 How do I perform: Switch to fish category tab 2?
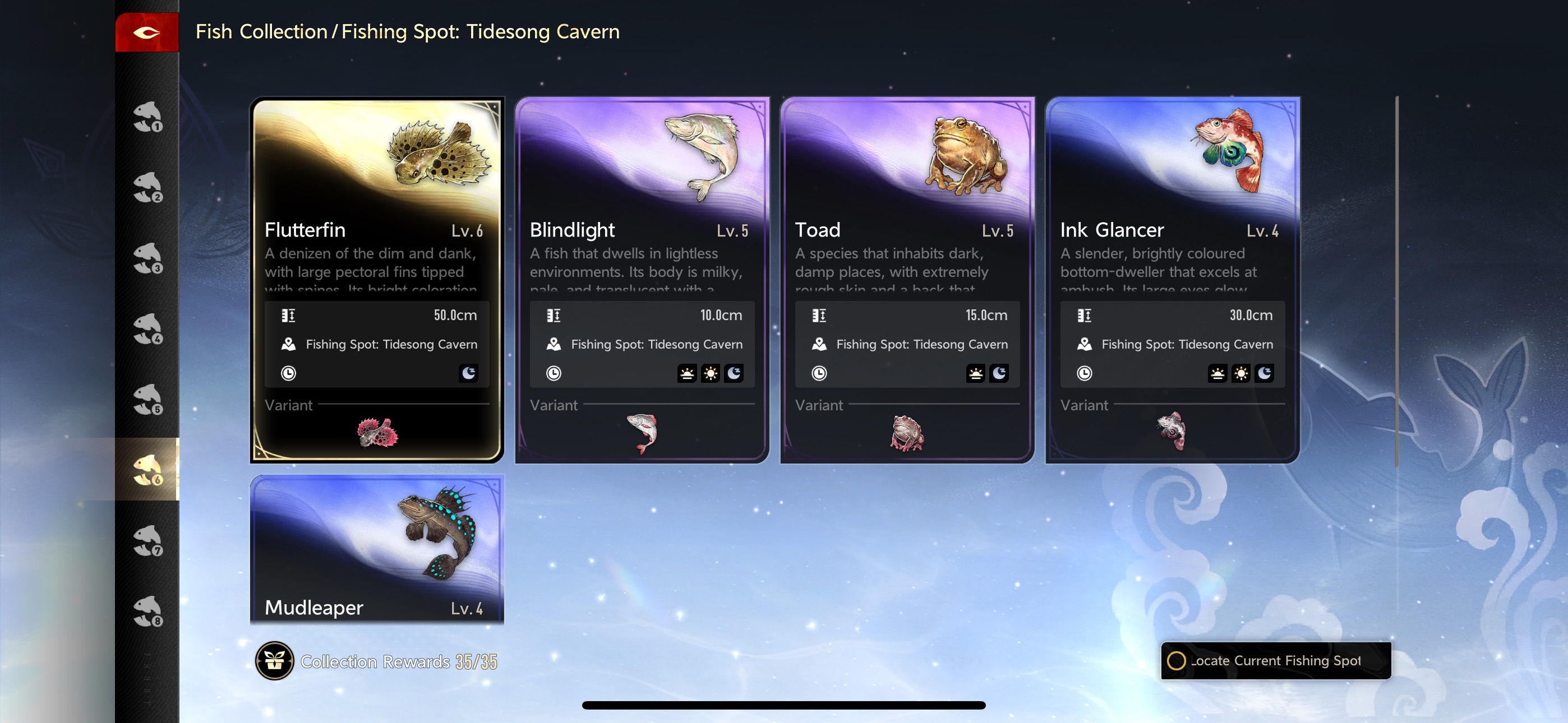[147, 187]
